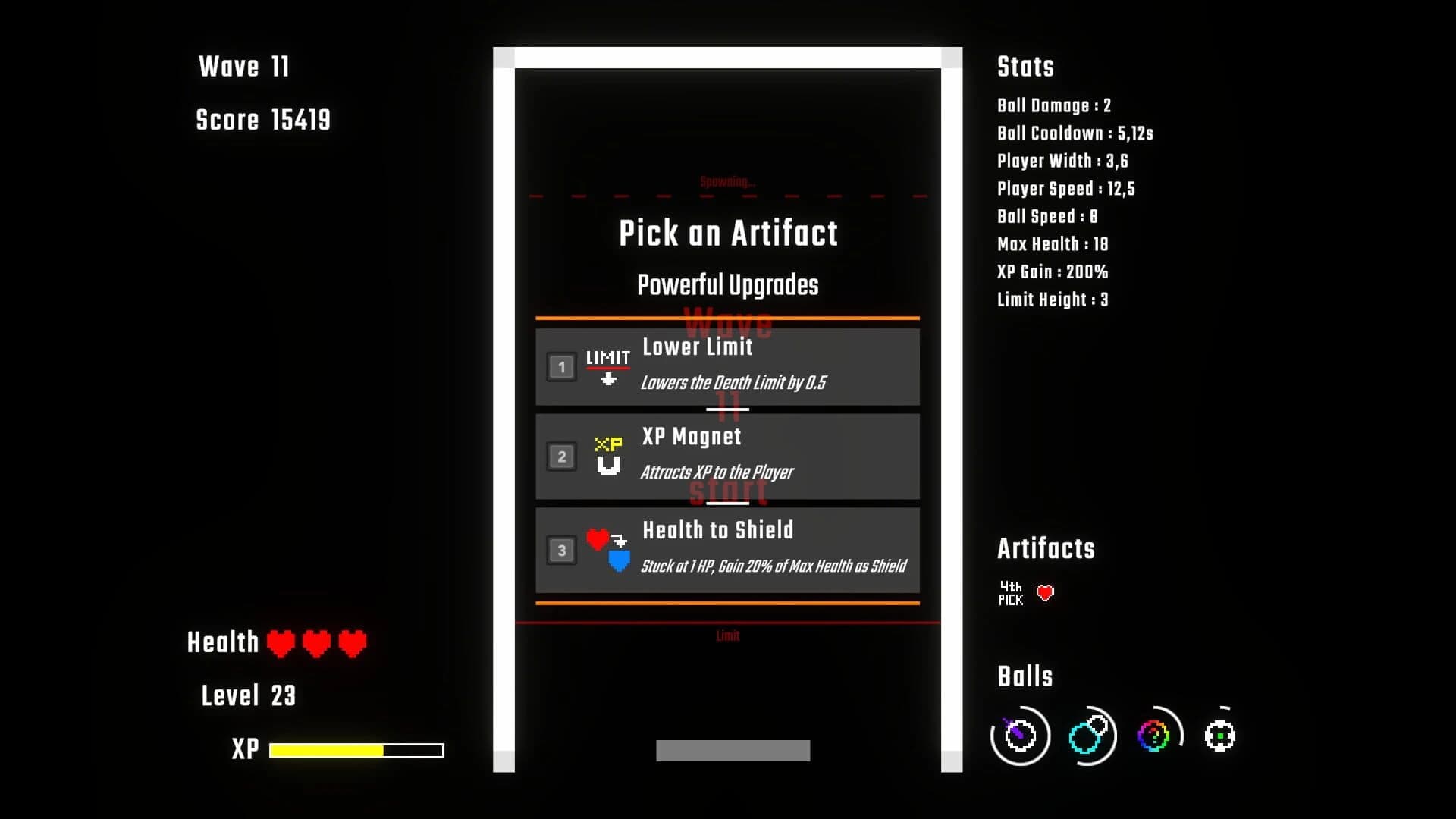
Task: Click the number 1 key badge
Action: [x=561, y=366]
